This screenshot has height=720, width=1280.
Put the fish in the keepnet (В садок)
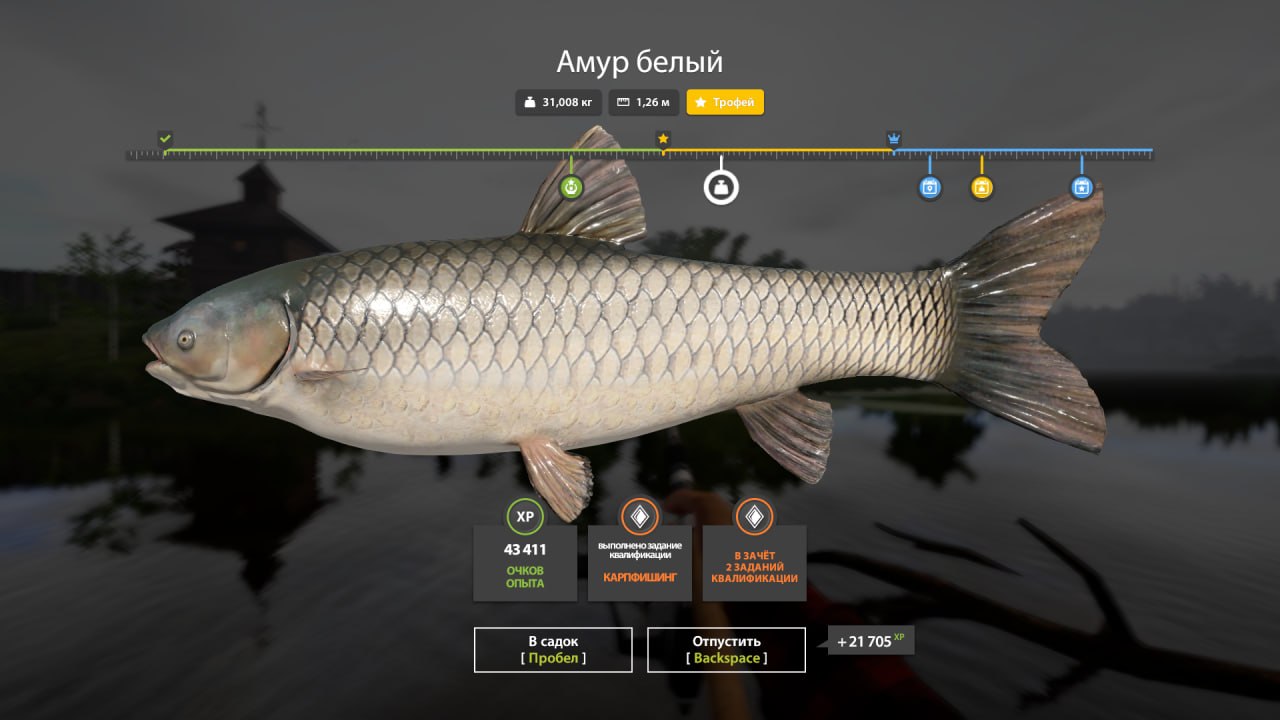tap(553, 649)
